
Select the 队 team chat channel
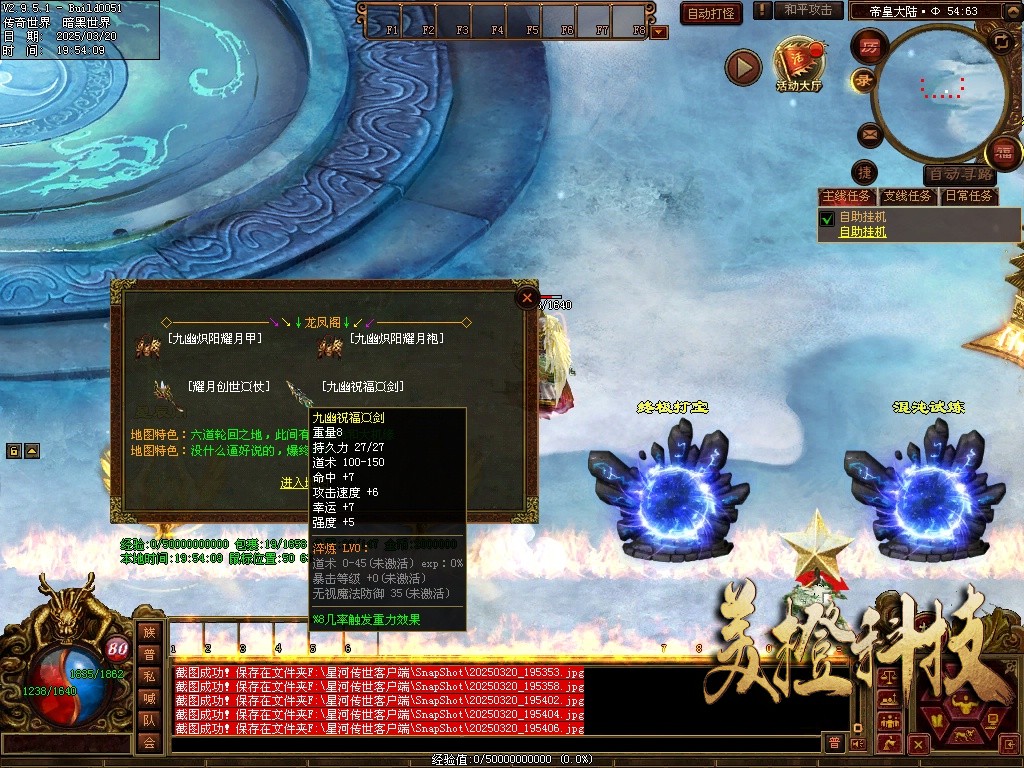[x=149, y=719]
